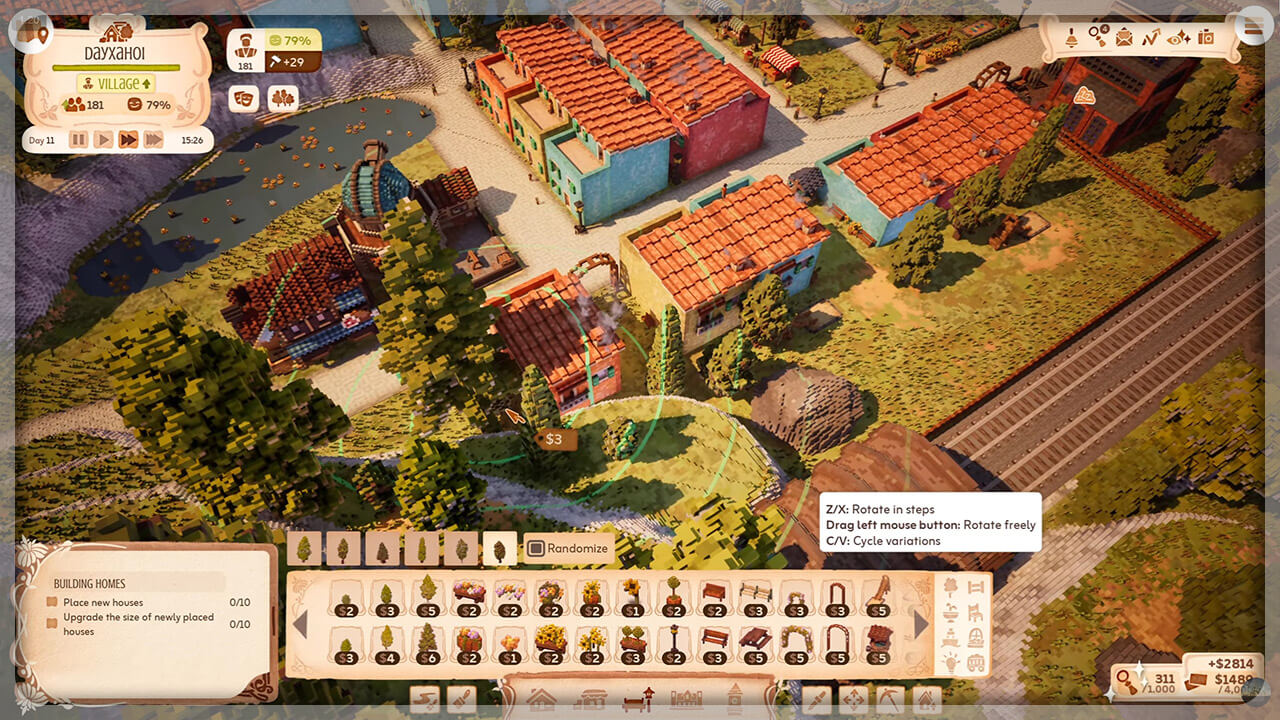
Task: Open the hamburger main menu
Action: [x=1252, y=28]
